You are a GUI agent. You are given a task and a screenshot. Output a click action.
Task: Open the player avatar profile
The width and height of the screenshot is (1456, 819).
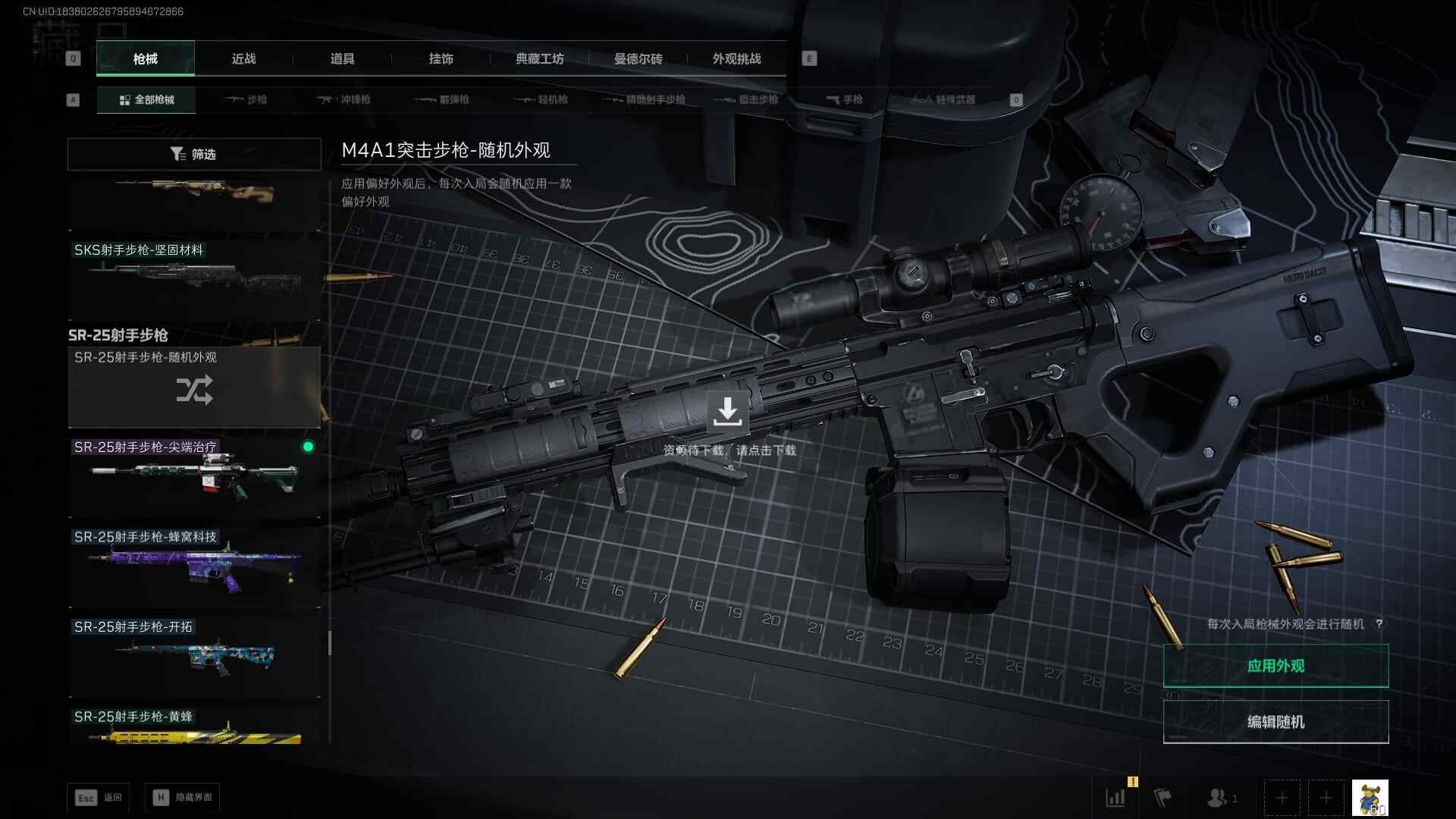tap(1370, 798)
